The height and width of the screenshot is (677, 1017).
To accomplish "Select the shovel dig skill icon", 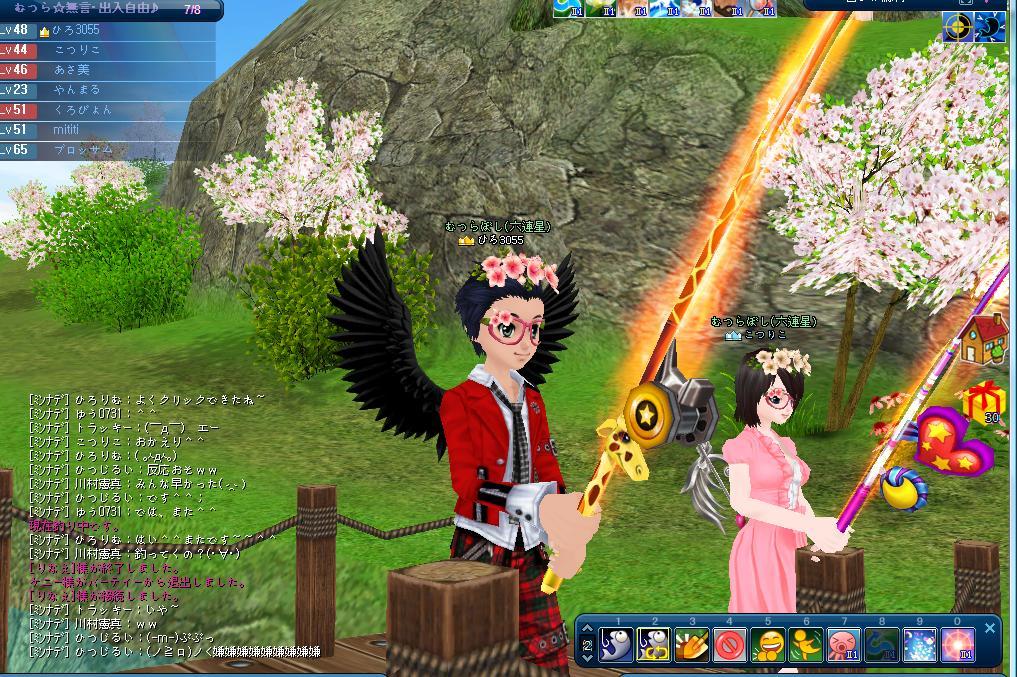I will pyautogui.click(x=692, y=645).
